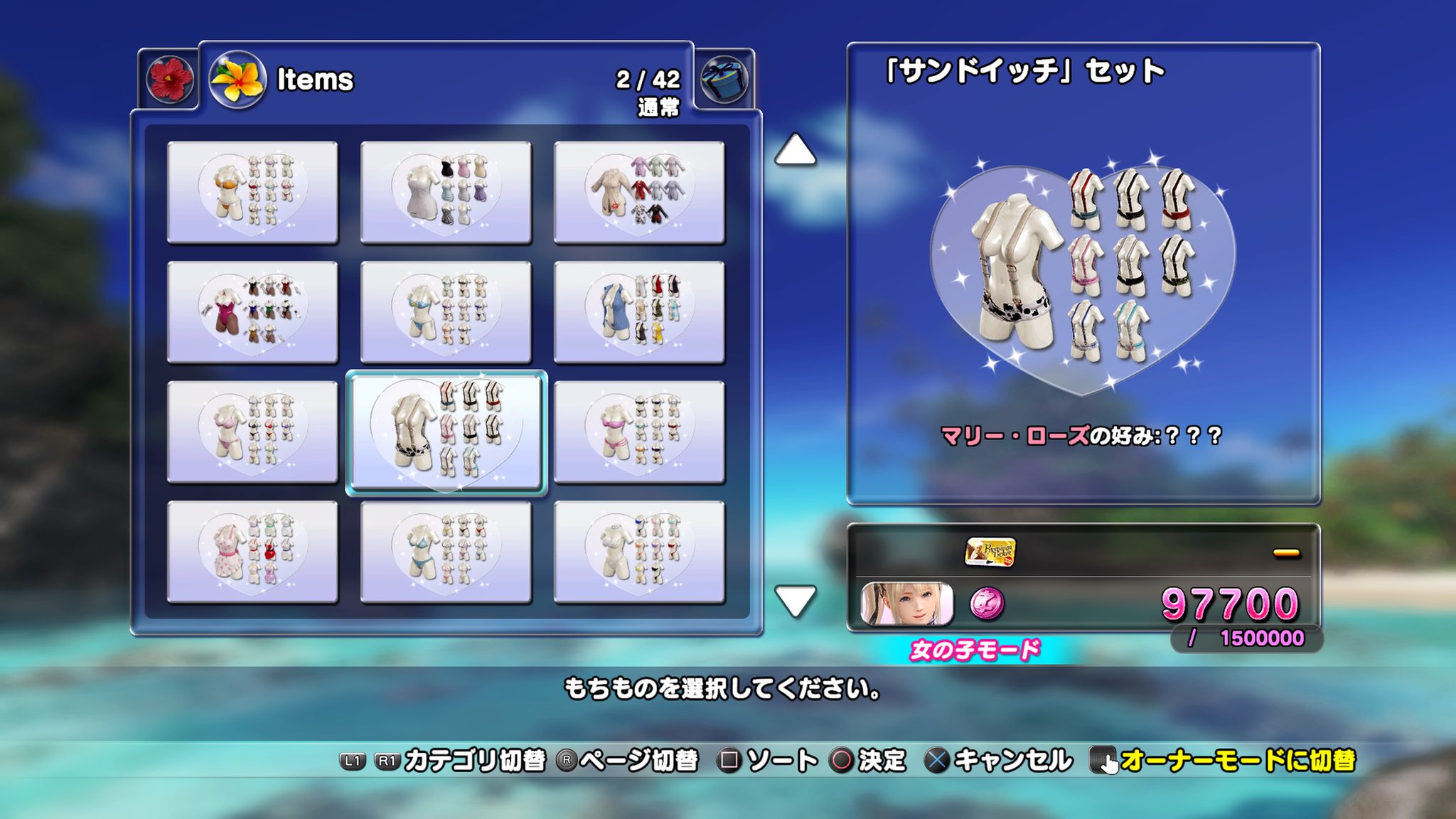Click the highlighted cow-print suspender set tile
This screenshot has width=1456, height=819.
click(446, 432)
